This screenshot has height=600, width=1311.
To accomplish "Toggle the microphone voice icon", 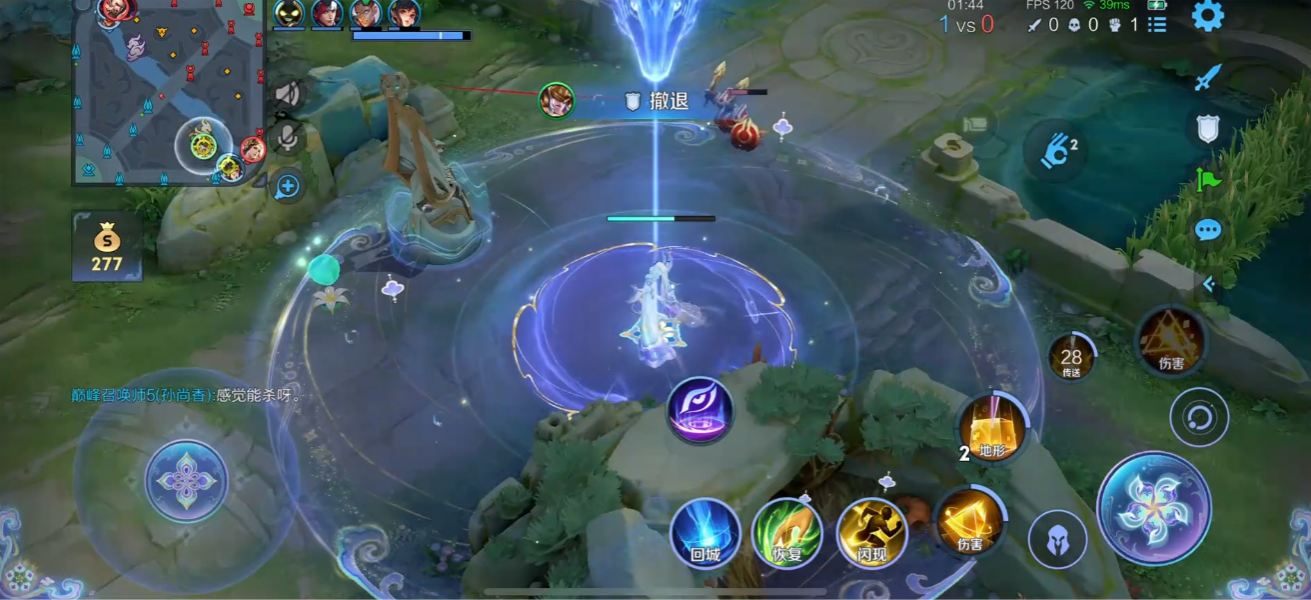I will coord(288,139).
